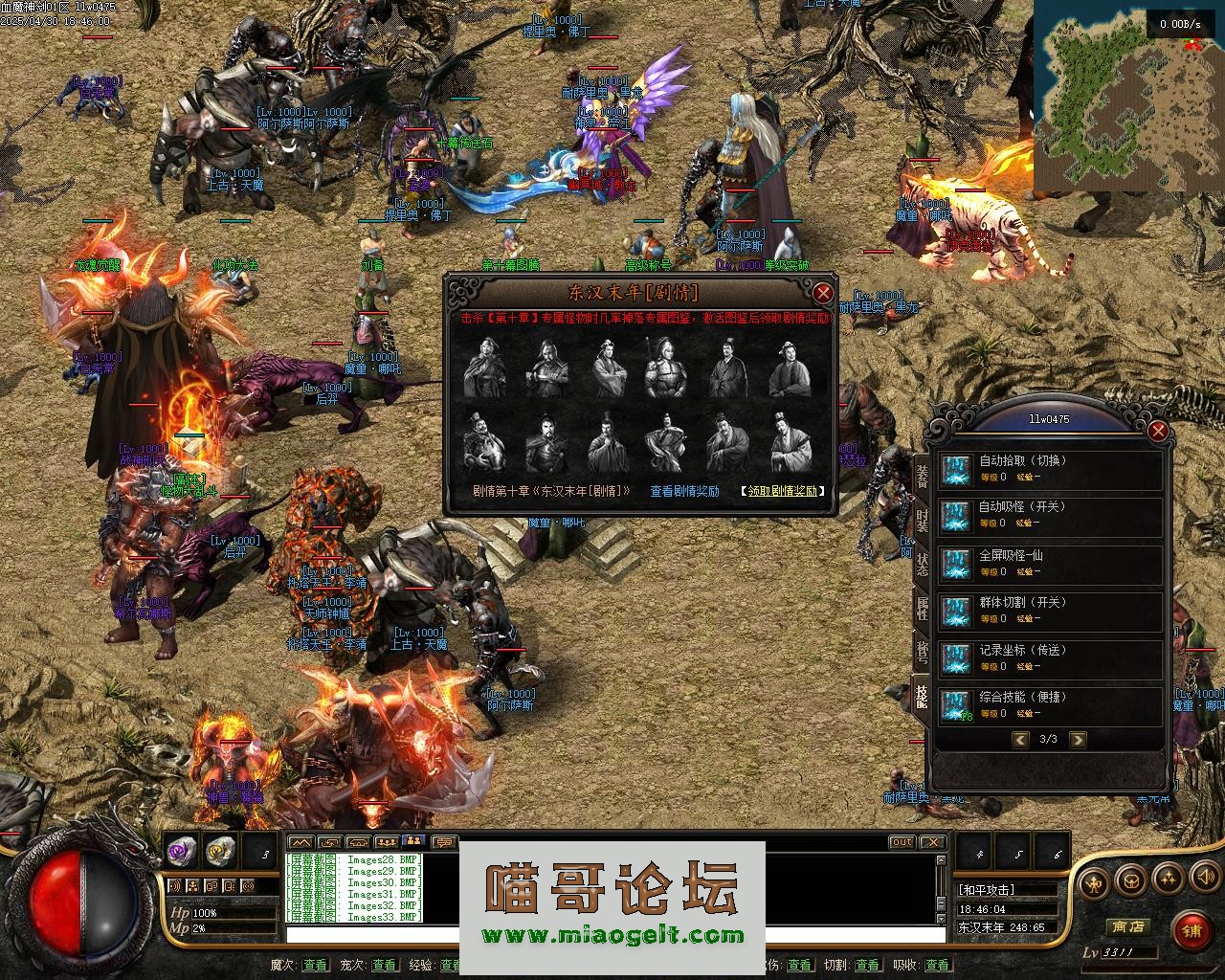Click the chat window's out button
Image resolution: width=1225 pixels, height=980 pixels.
[902, 842]
